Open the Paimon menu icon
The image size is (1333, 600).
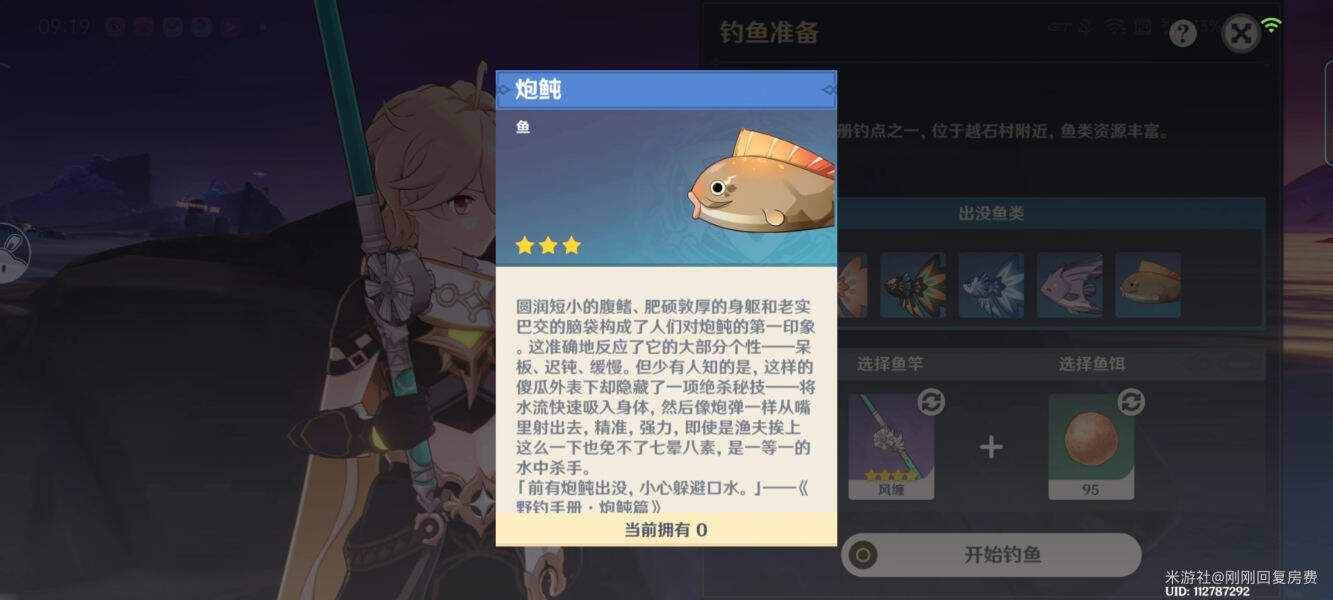click(12, 252)
